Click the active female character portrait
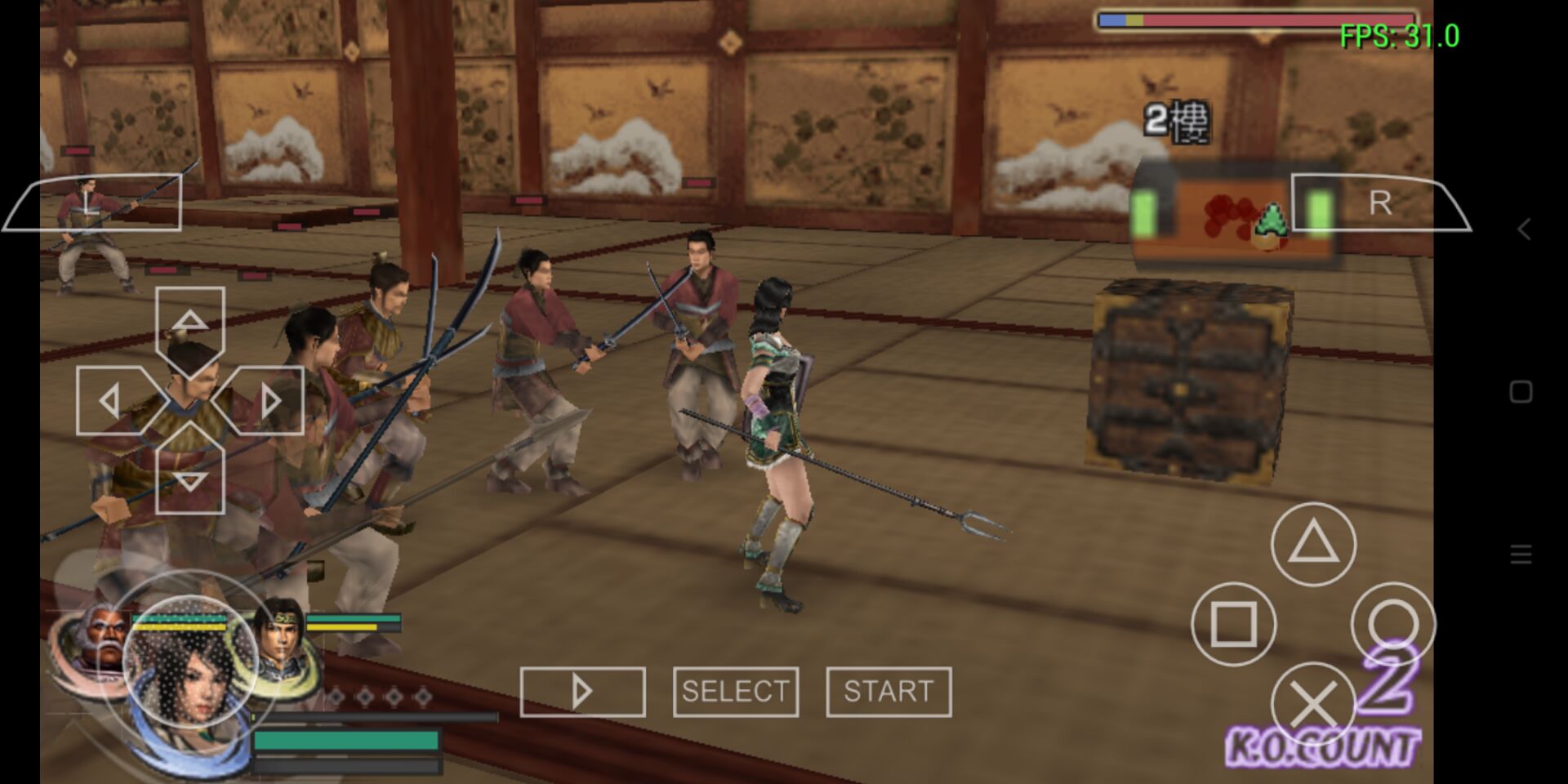 point(190,666)
